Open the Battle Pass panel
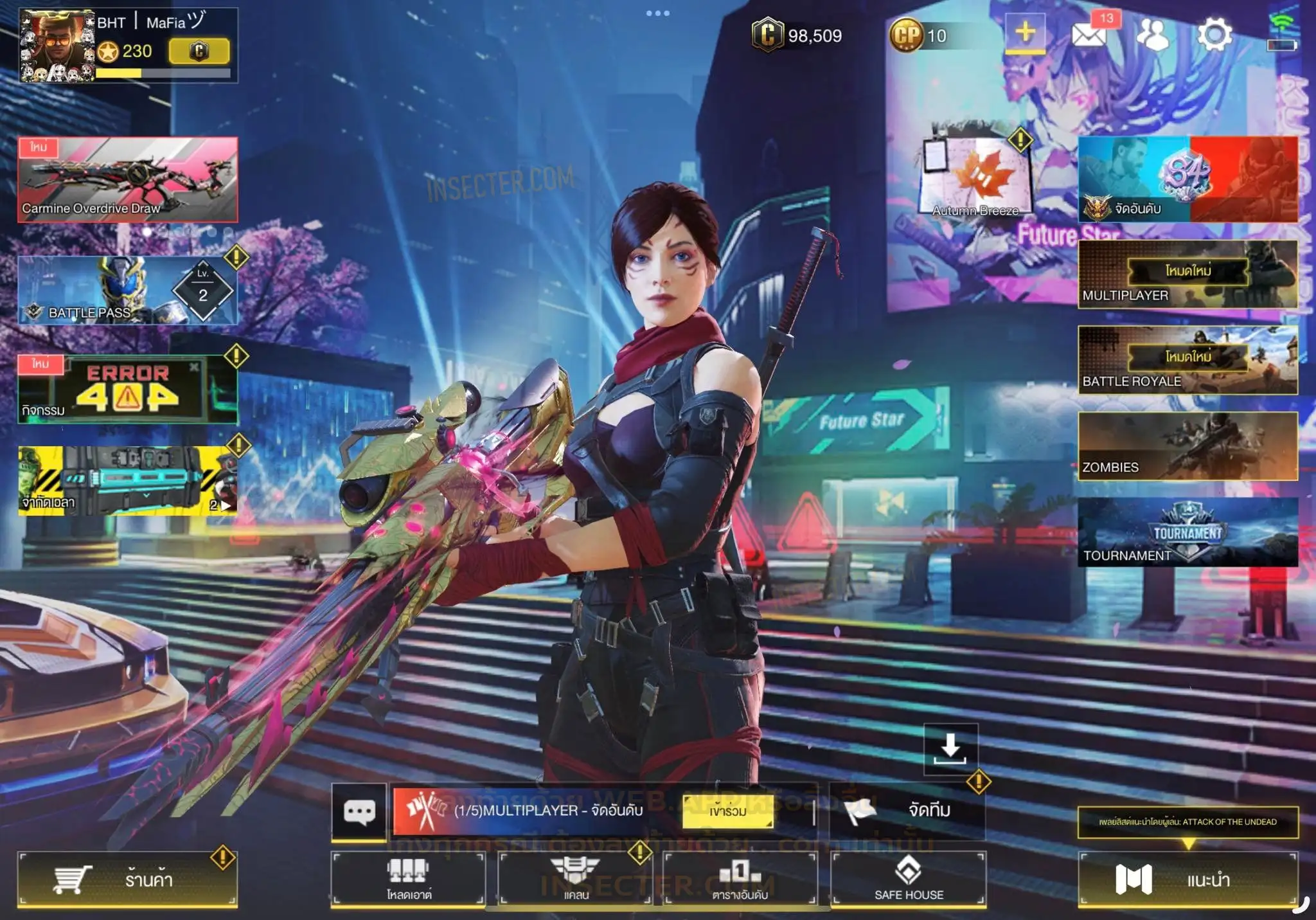The height and width of the screenshot is (920, 1316). 127,290
